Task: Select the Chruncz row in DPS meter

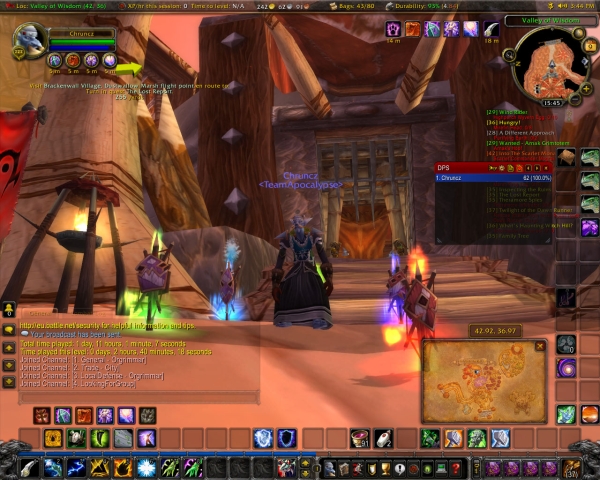Action: [x=491, y=177]
